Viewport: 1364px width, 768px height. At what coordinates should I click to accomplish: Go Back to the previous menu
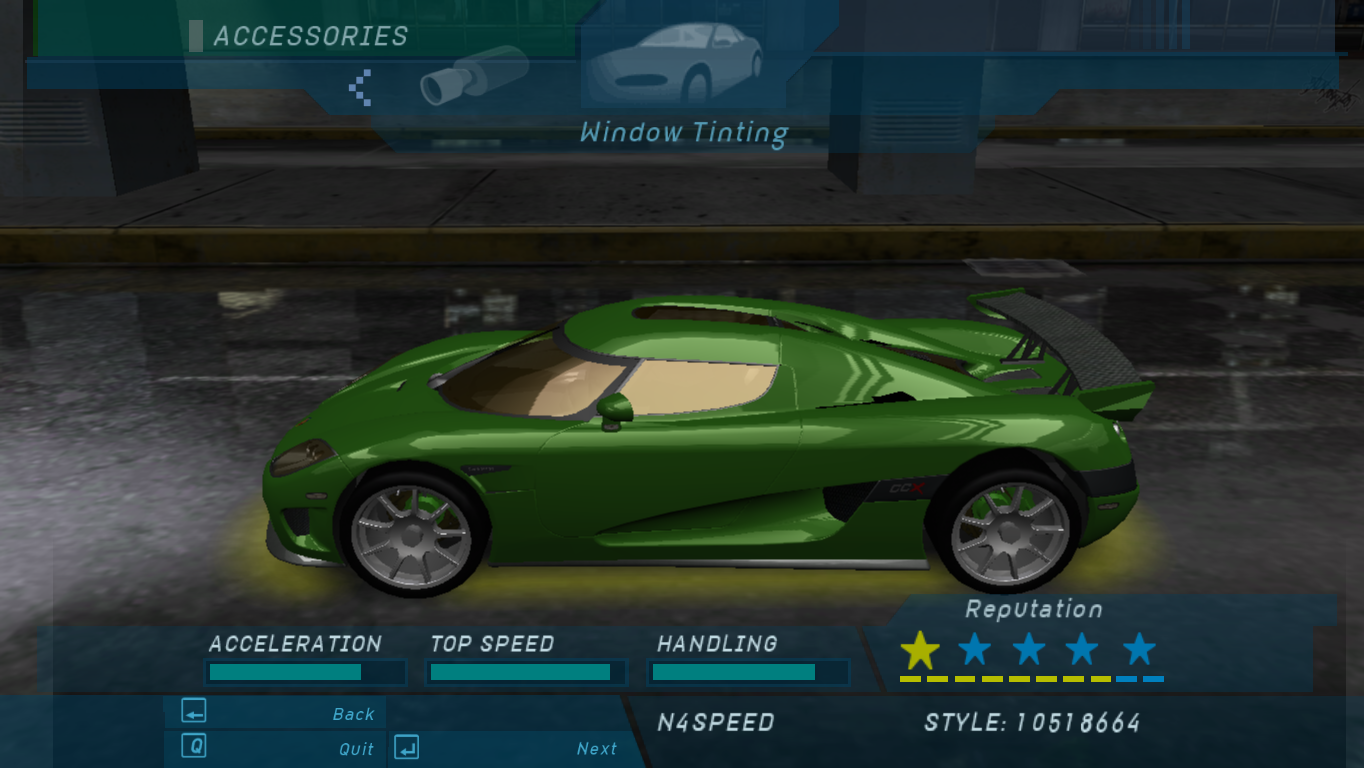pyautogui.click(x=274, y=713)
